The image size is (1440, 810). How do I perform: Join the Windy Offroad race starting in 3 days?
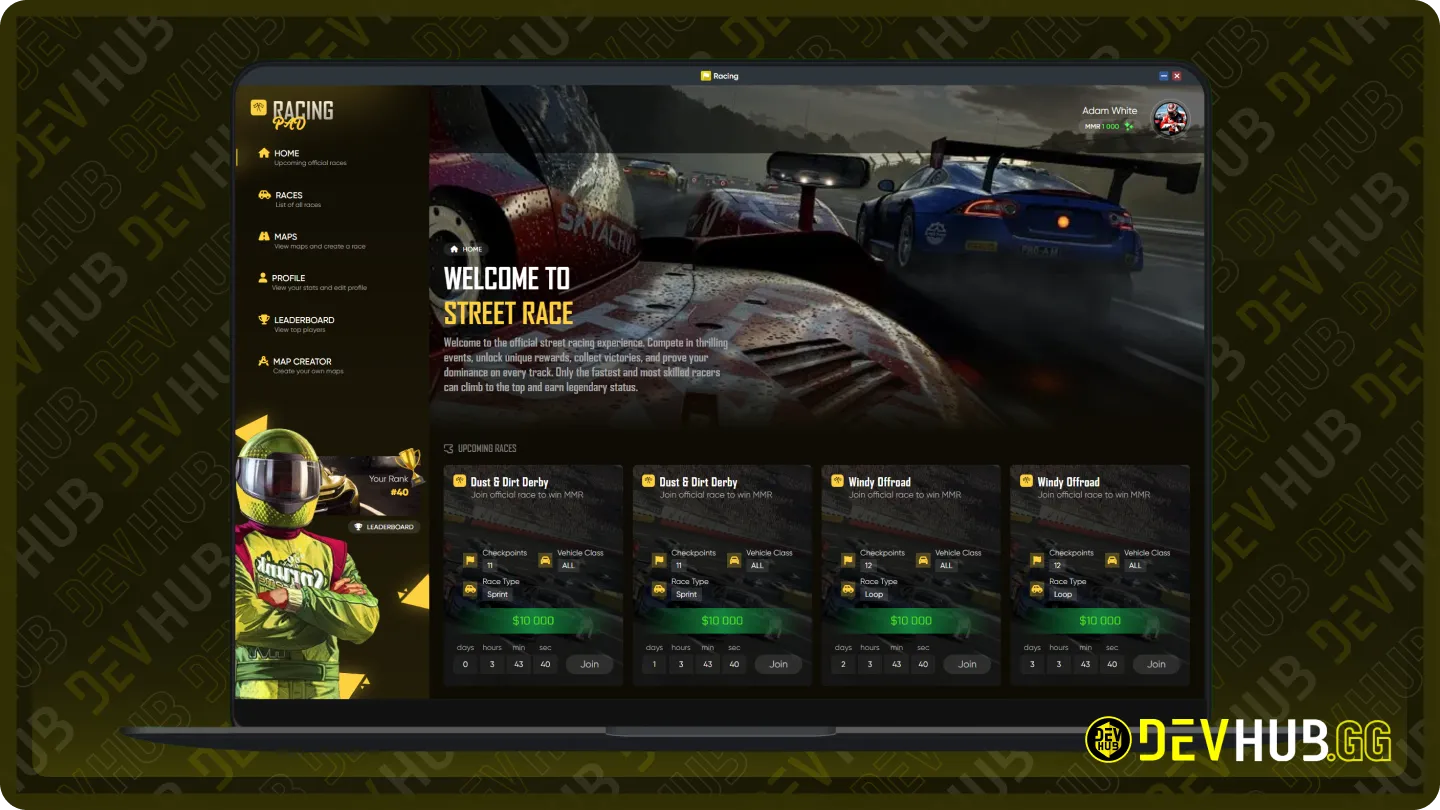click(x=1156, y=664)
